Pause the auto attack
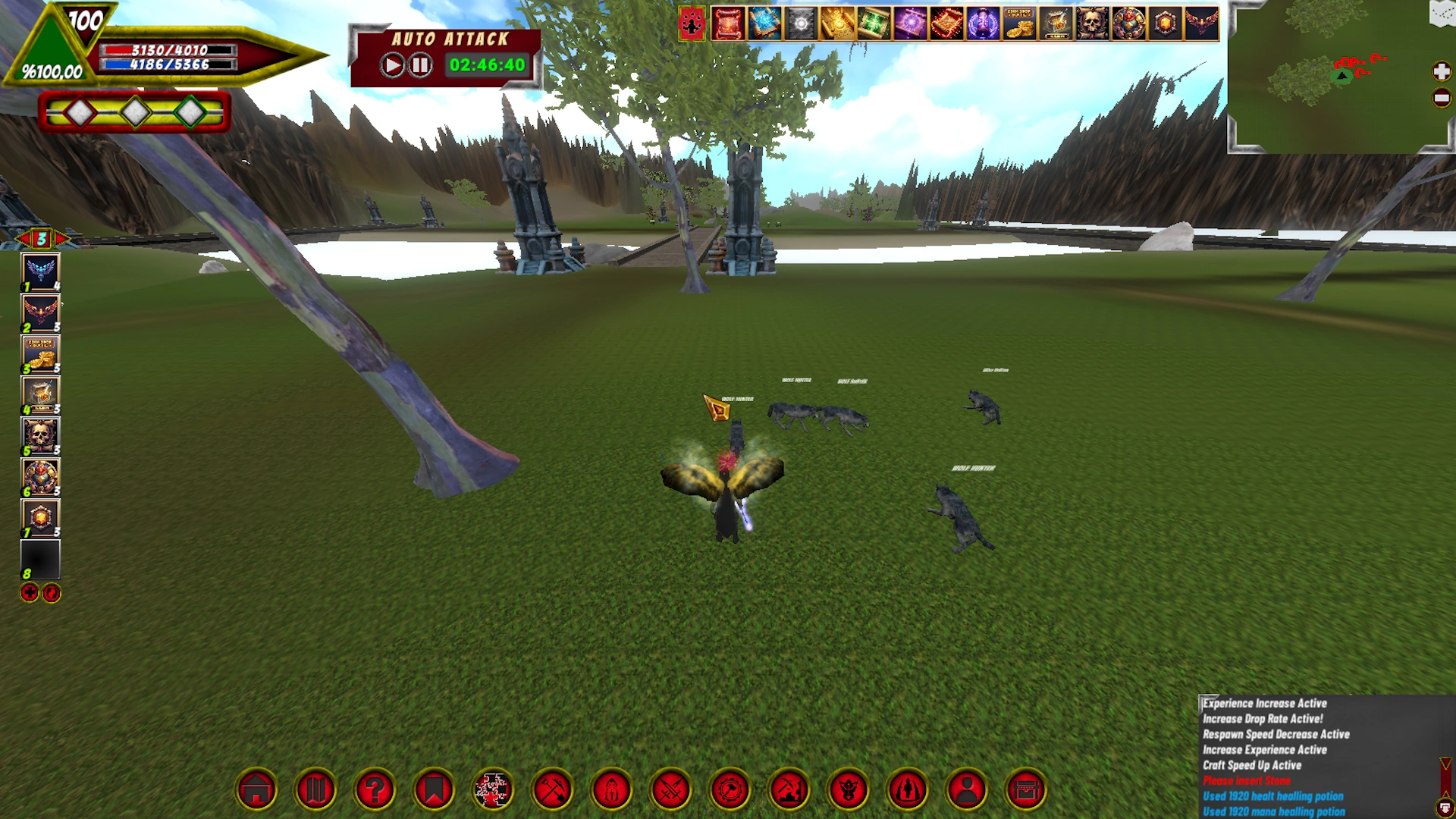This screenshot has width=1456, height=819. click(419, 64)
